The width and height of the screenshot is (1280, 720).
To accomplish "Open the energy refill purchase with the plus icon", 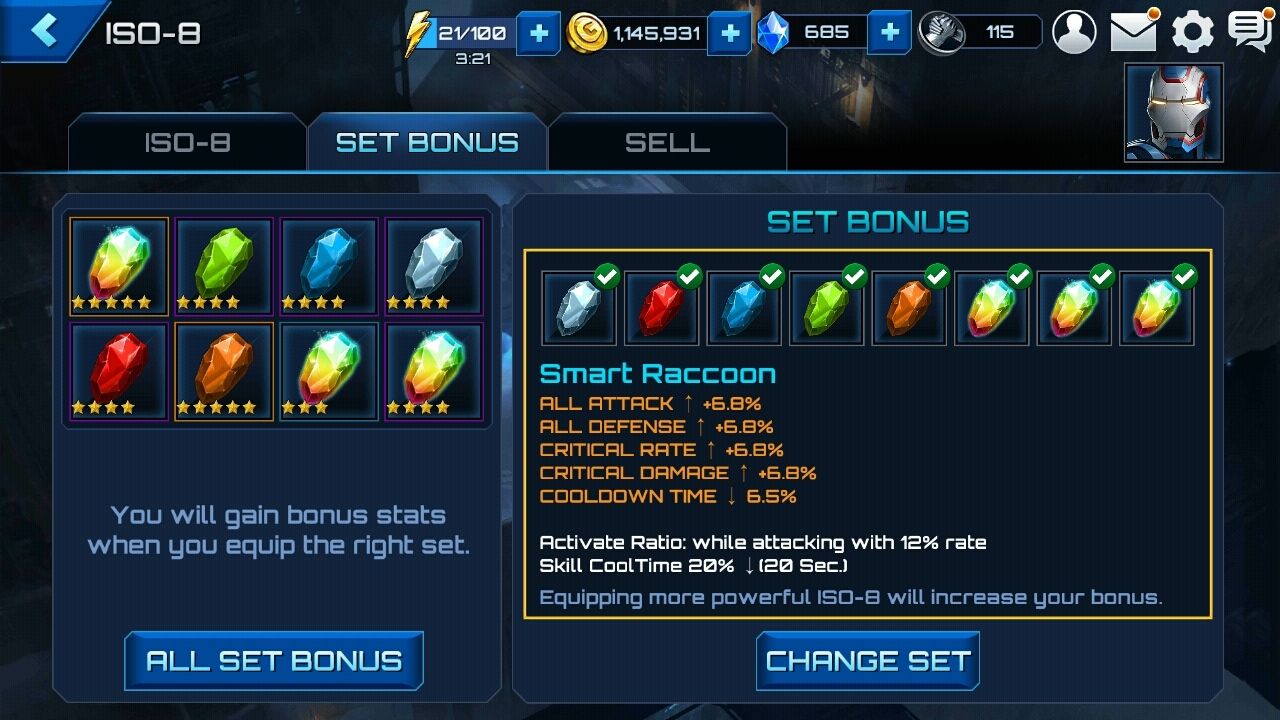I will 538,32.
